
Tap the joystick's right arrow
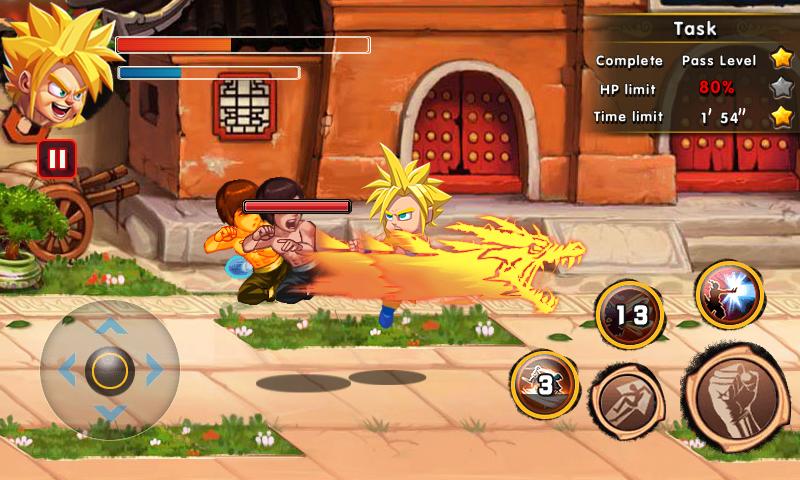[154, 371]
